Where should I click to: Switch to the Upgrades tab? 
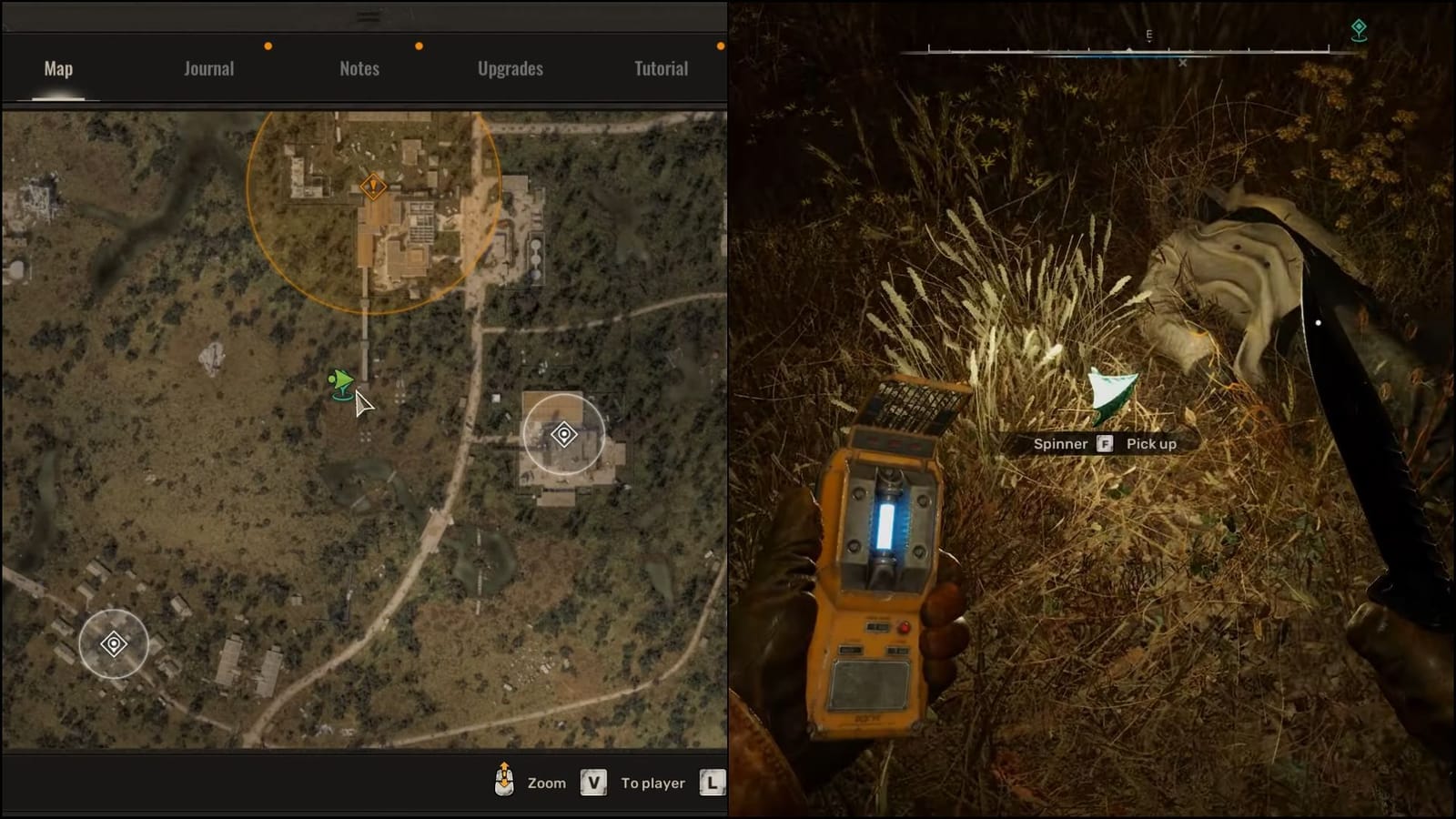510,67
